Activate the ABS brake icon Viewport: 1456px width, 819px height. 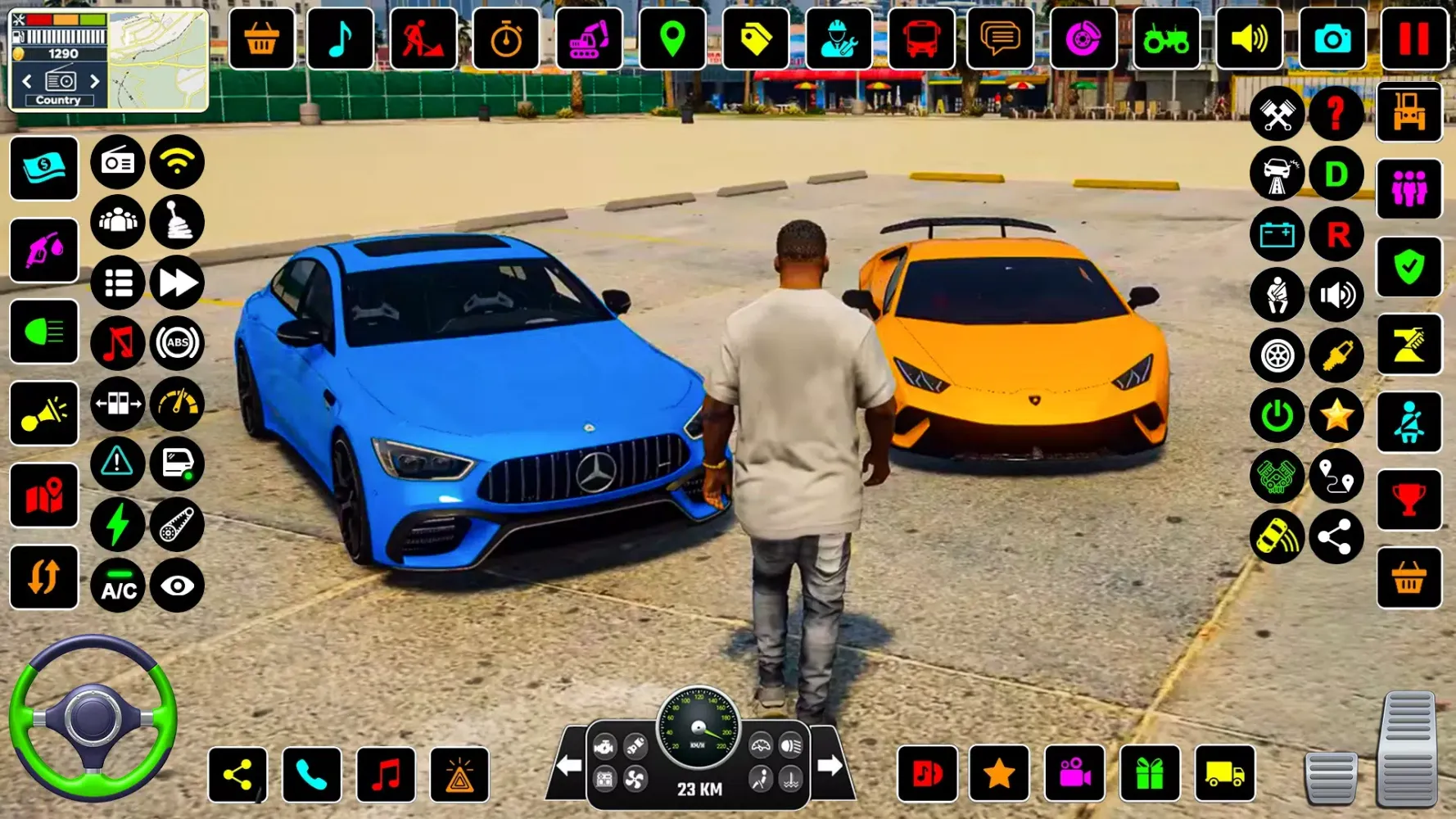coord(177,343)
